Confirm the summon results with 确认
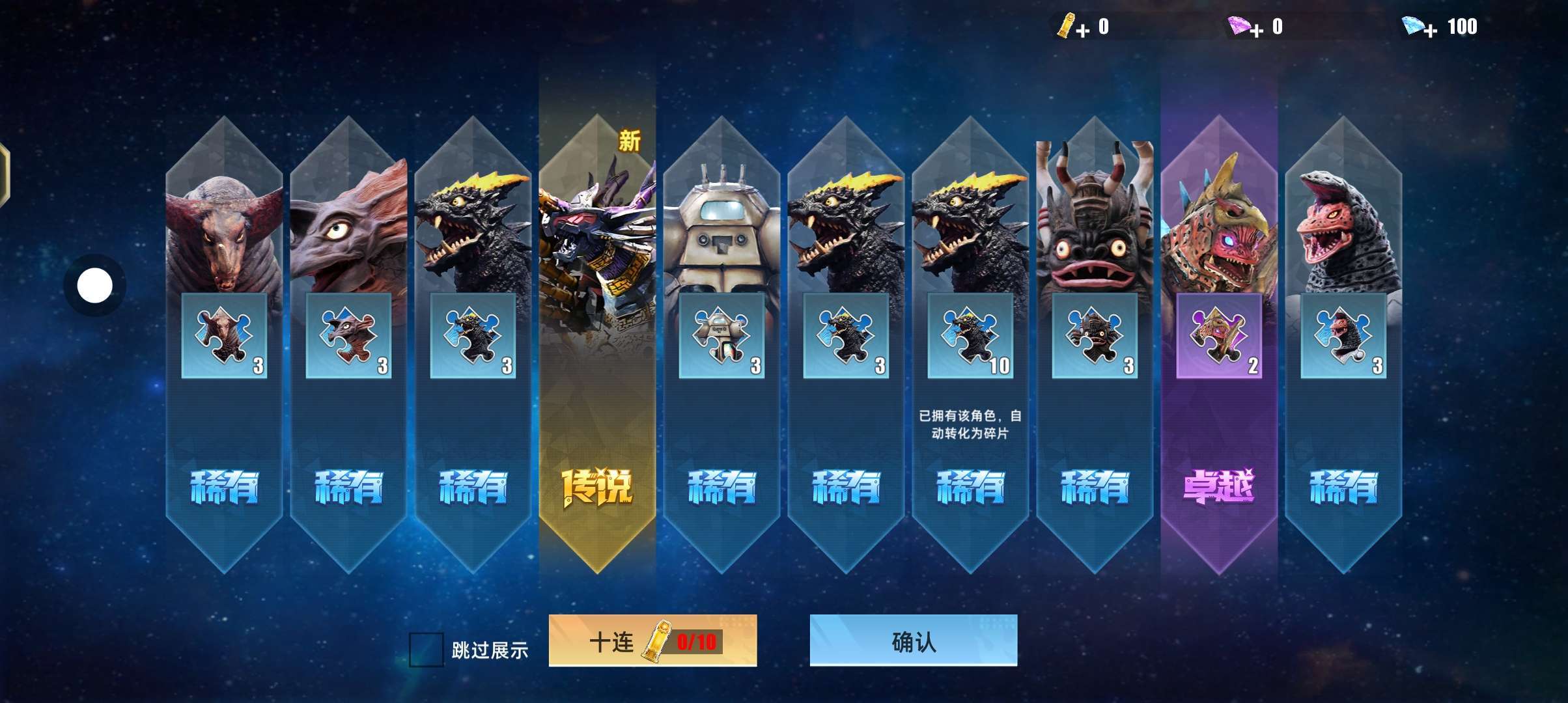Image resolution: width=1568 pixels, height=703 pixels. pos(913,642)
